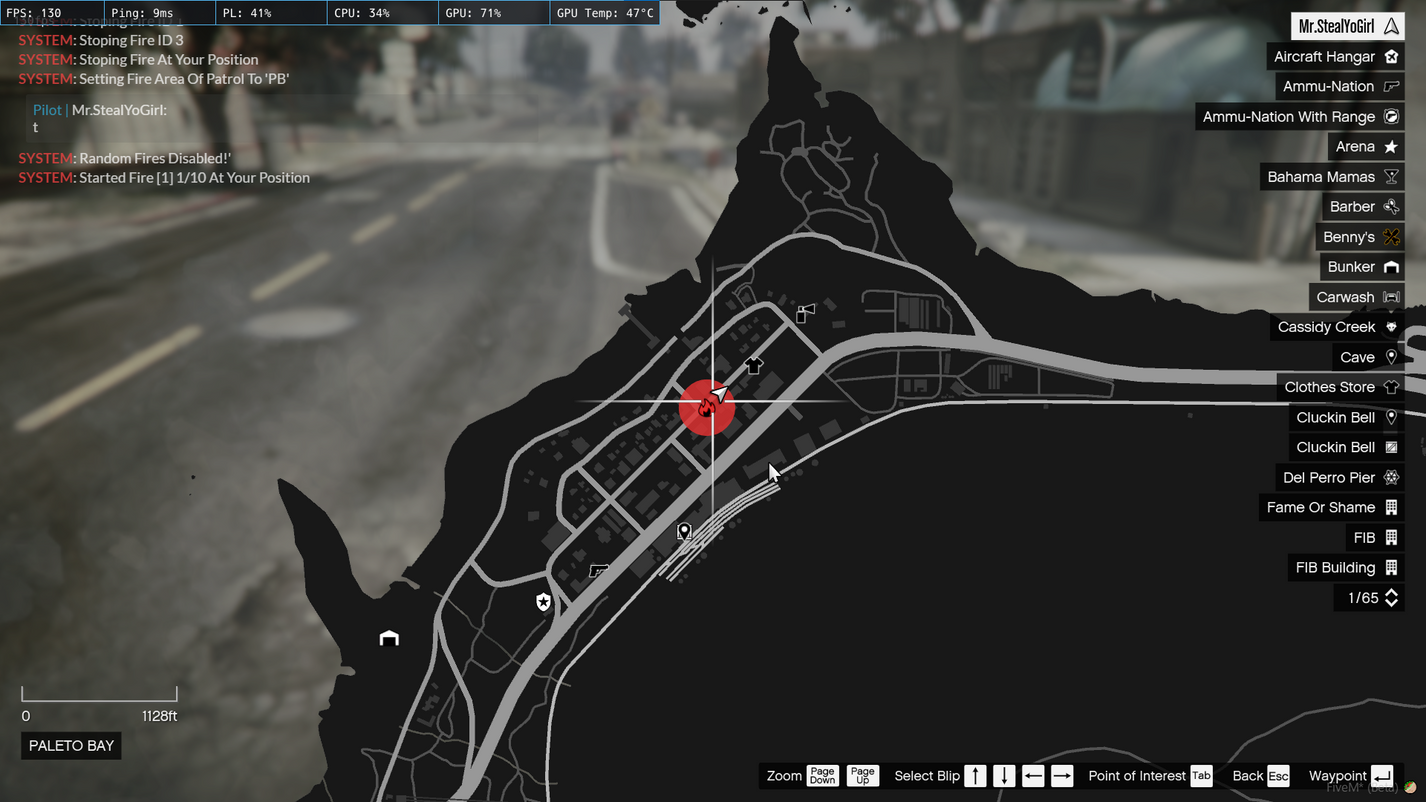Select the Bunker blip icon
Screen dimensions: 1426x802
pos(1390,266)
